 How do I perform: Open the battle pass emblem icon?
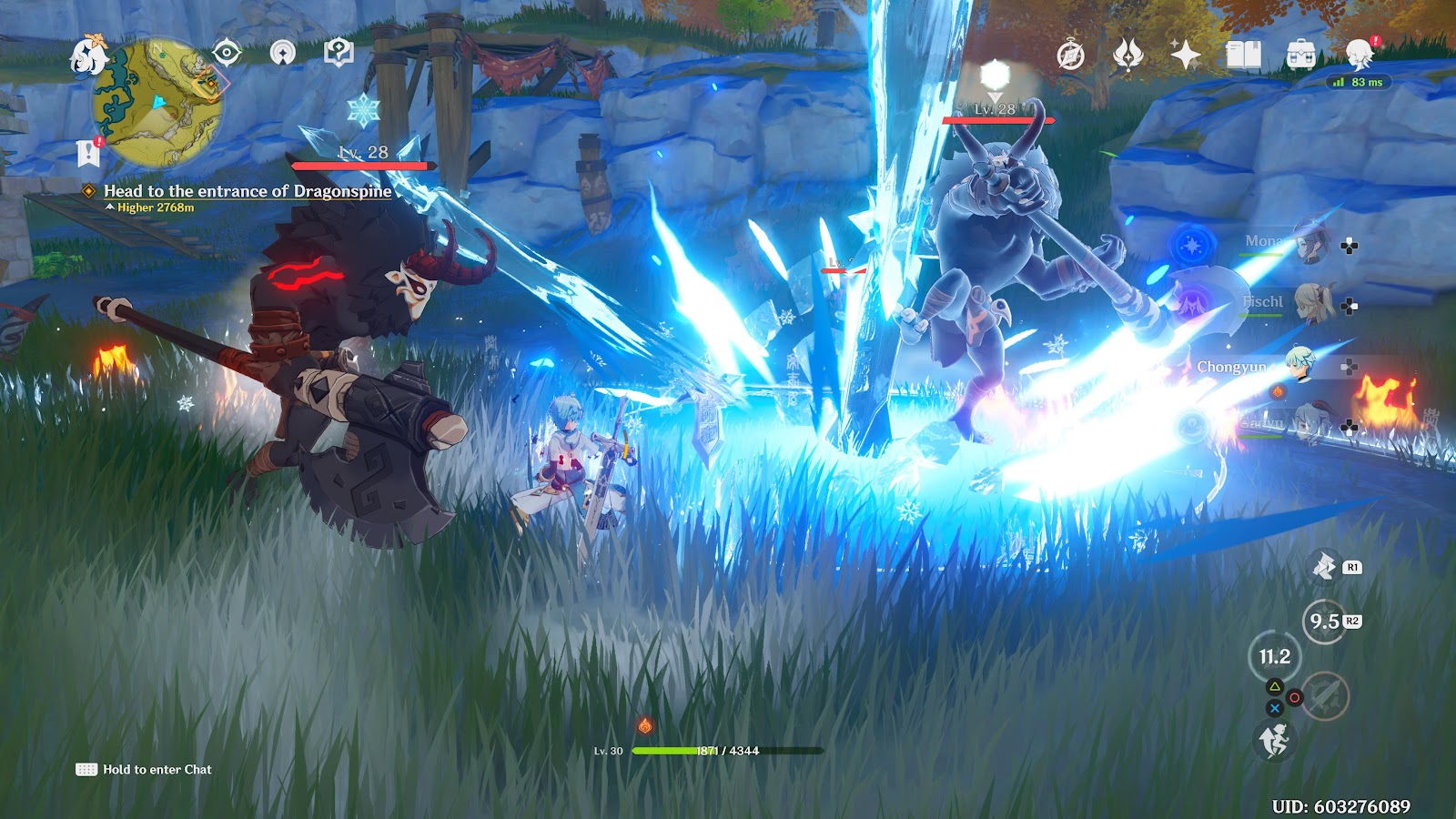pyautogui.click(x=1128, y=55)
